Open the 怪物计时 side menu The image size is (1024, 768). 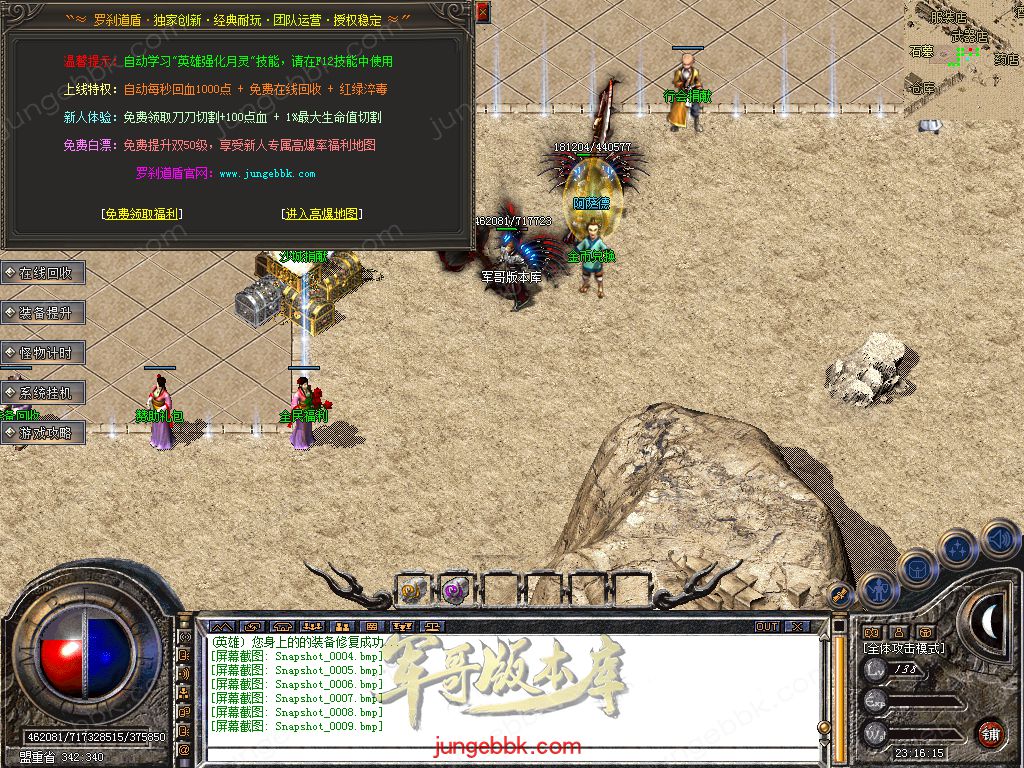[x=44, y=353]
